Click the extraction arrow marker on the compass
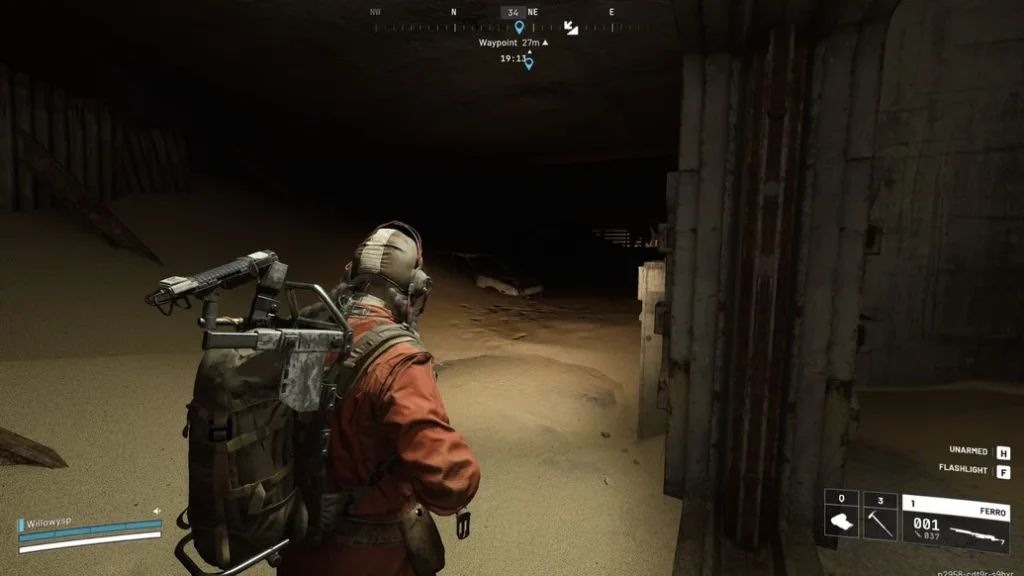This screenshot has height=576, width=1024. point(571,28)
